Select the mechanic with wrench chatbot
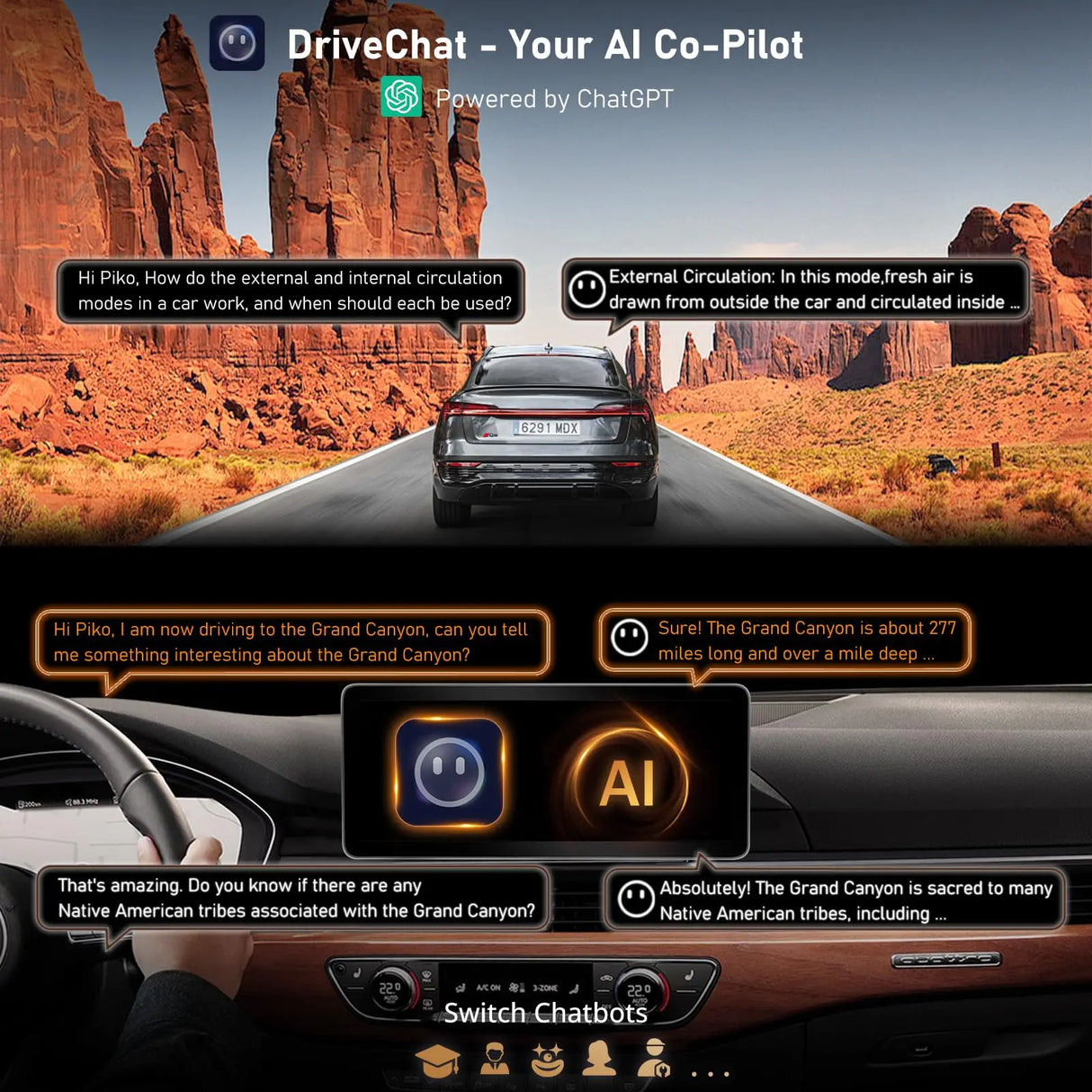Viewport: 1092px width, 1092px height. [653, 1059]
